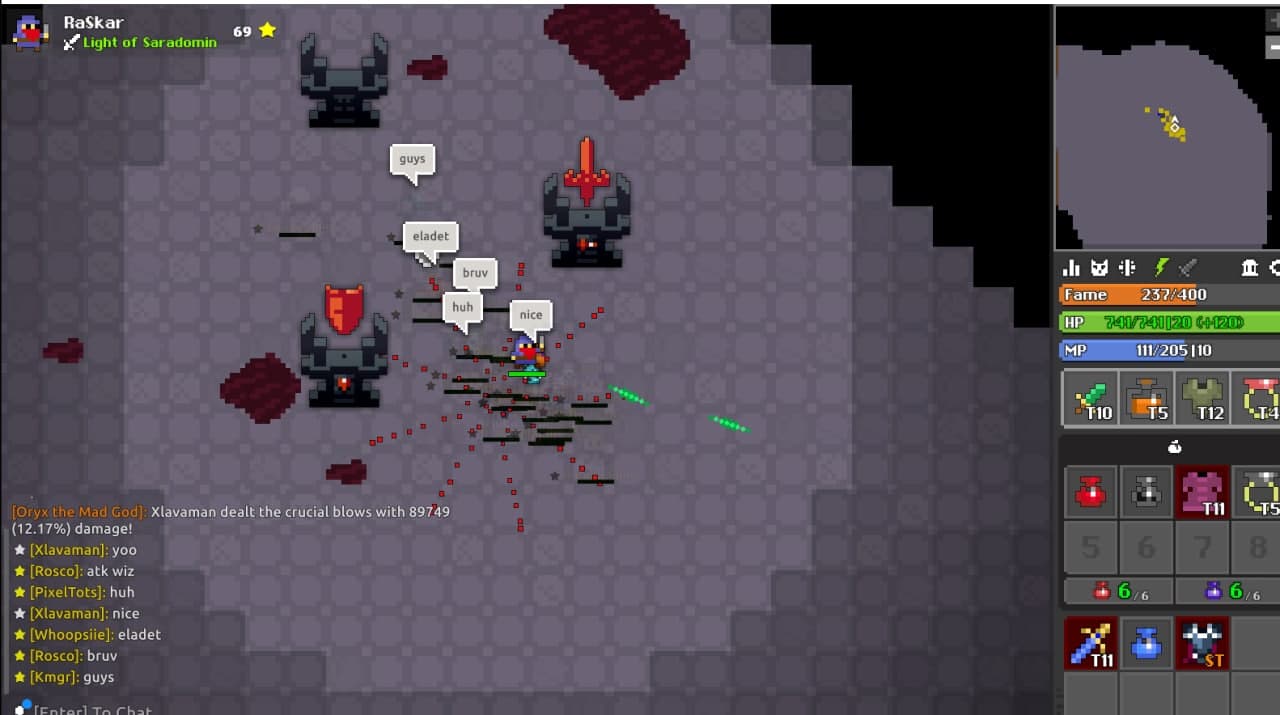Select the equipped orange T5 ability item
The width and height of the screenshot is (1280, 715).
point(1146,398)
